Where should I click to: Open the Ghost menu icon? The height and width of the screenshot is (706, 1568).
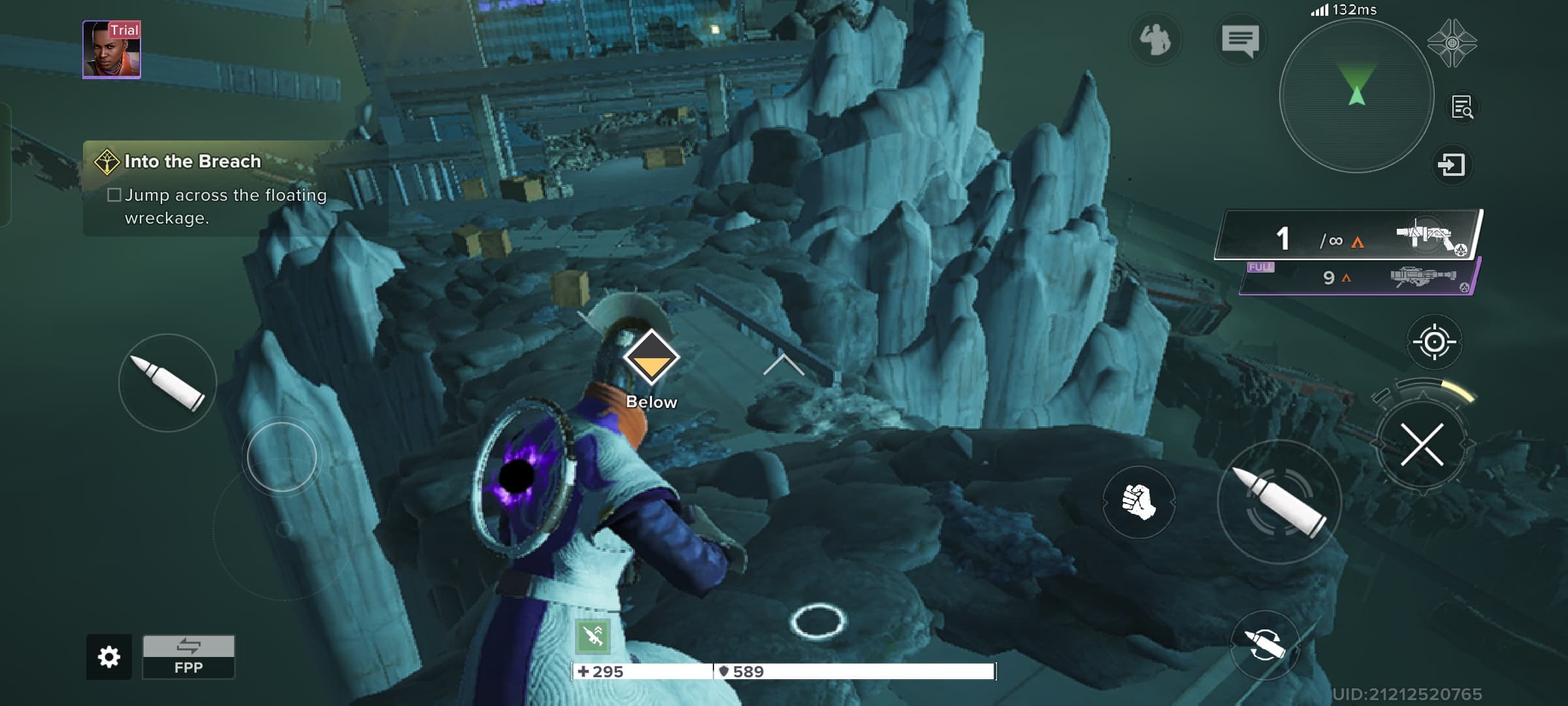[1452, 43]
